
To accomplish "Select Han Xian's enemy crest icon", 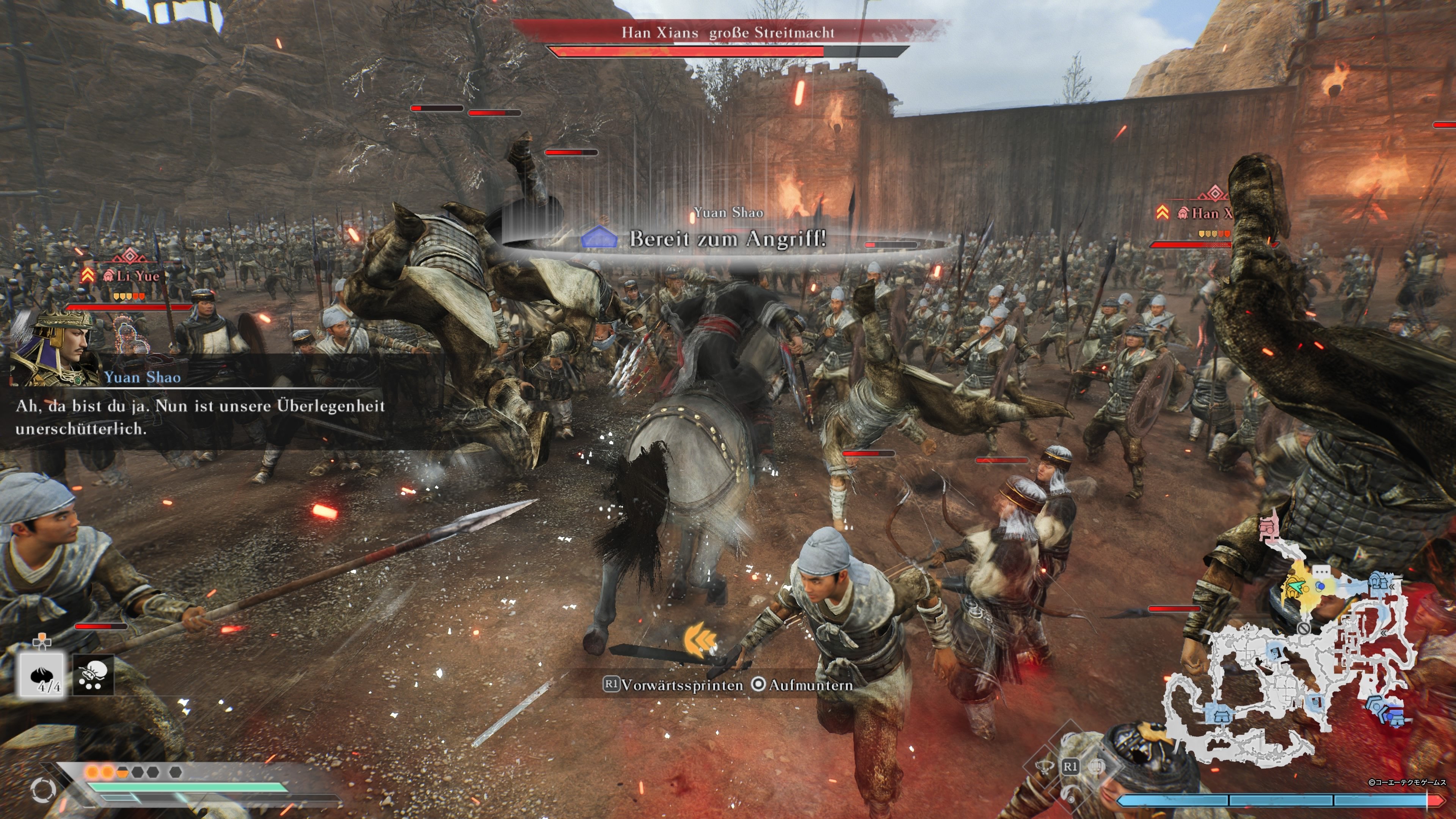I will pyautogui.click(x=1183, y=213).
